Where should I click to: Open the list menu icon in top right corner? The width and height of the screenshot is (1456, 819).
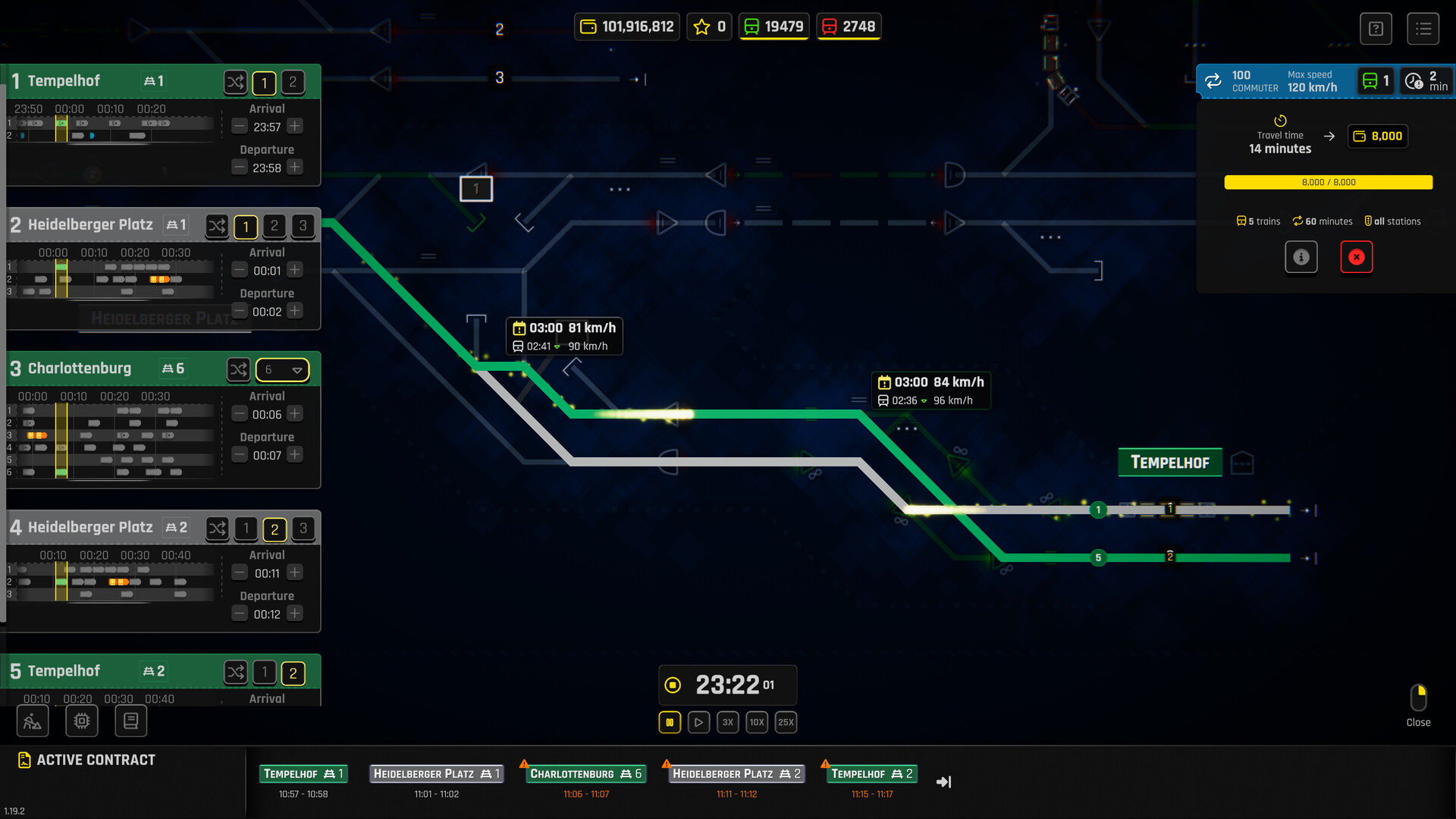1423,28
